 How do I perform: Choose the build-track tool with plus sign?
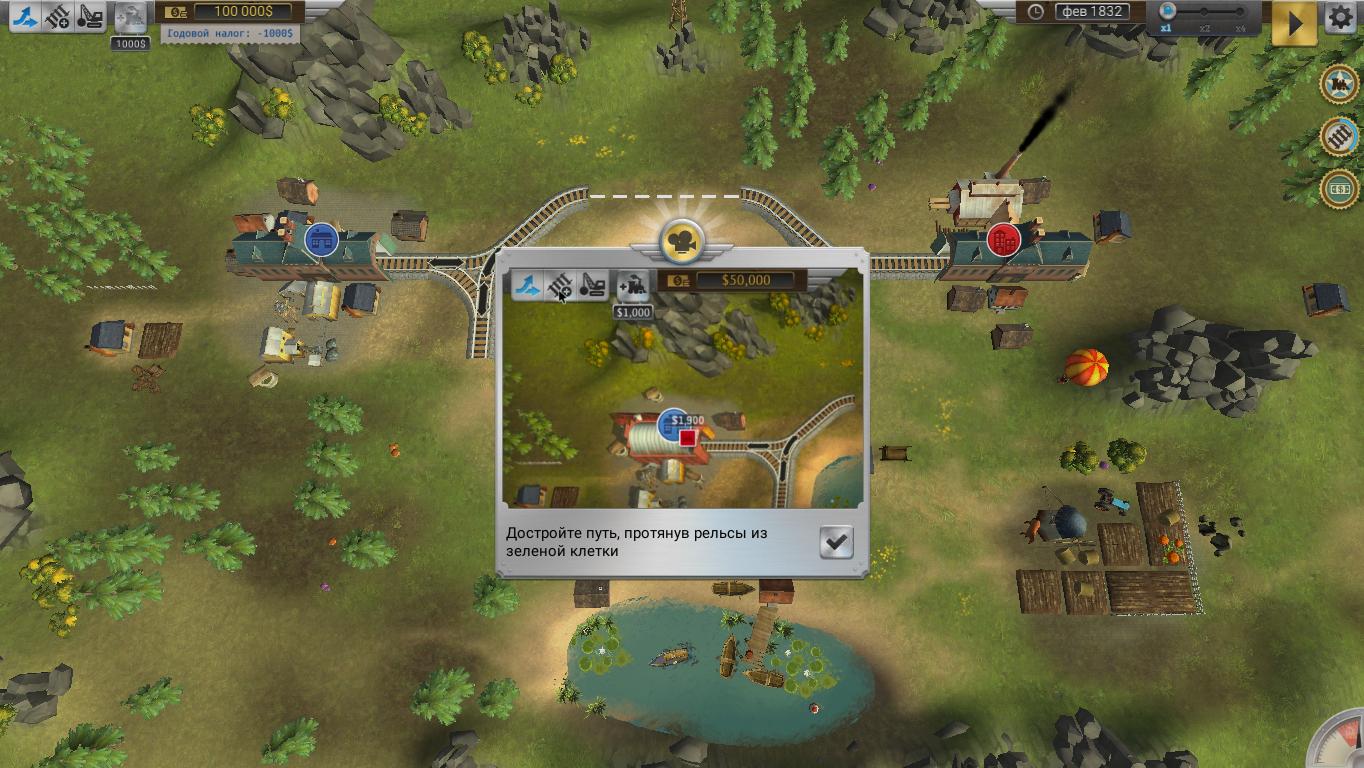[x=58, y=16]
